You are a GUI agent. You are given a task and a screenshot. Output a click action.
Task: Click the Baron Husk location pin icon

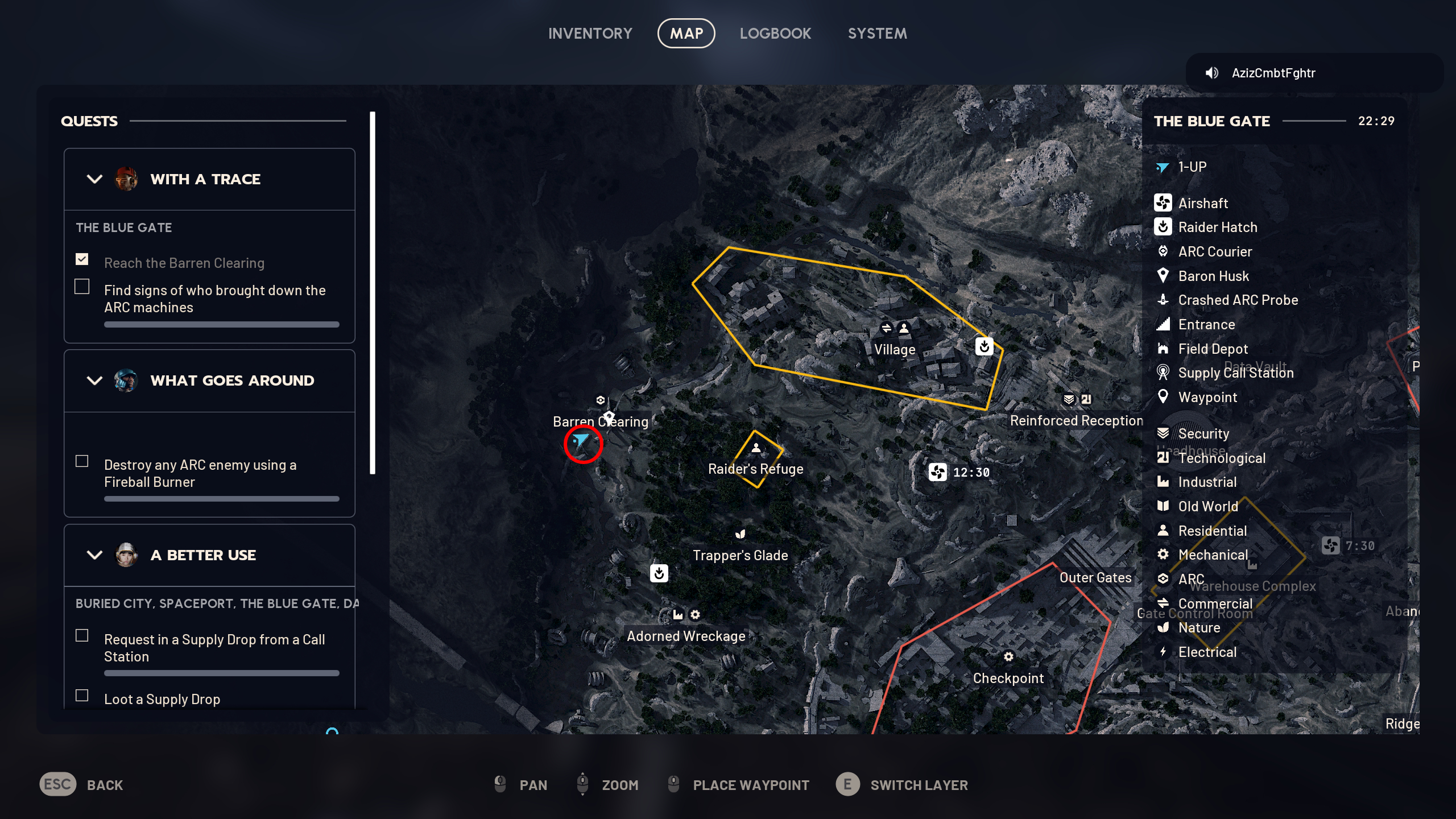click(x=1164, y=276)
